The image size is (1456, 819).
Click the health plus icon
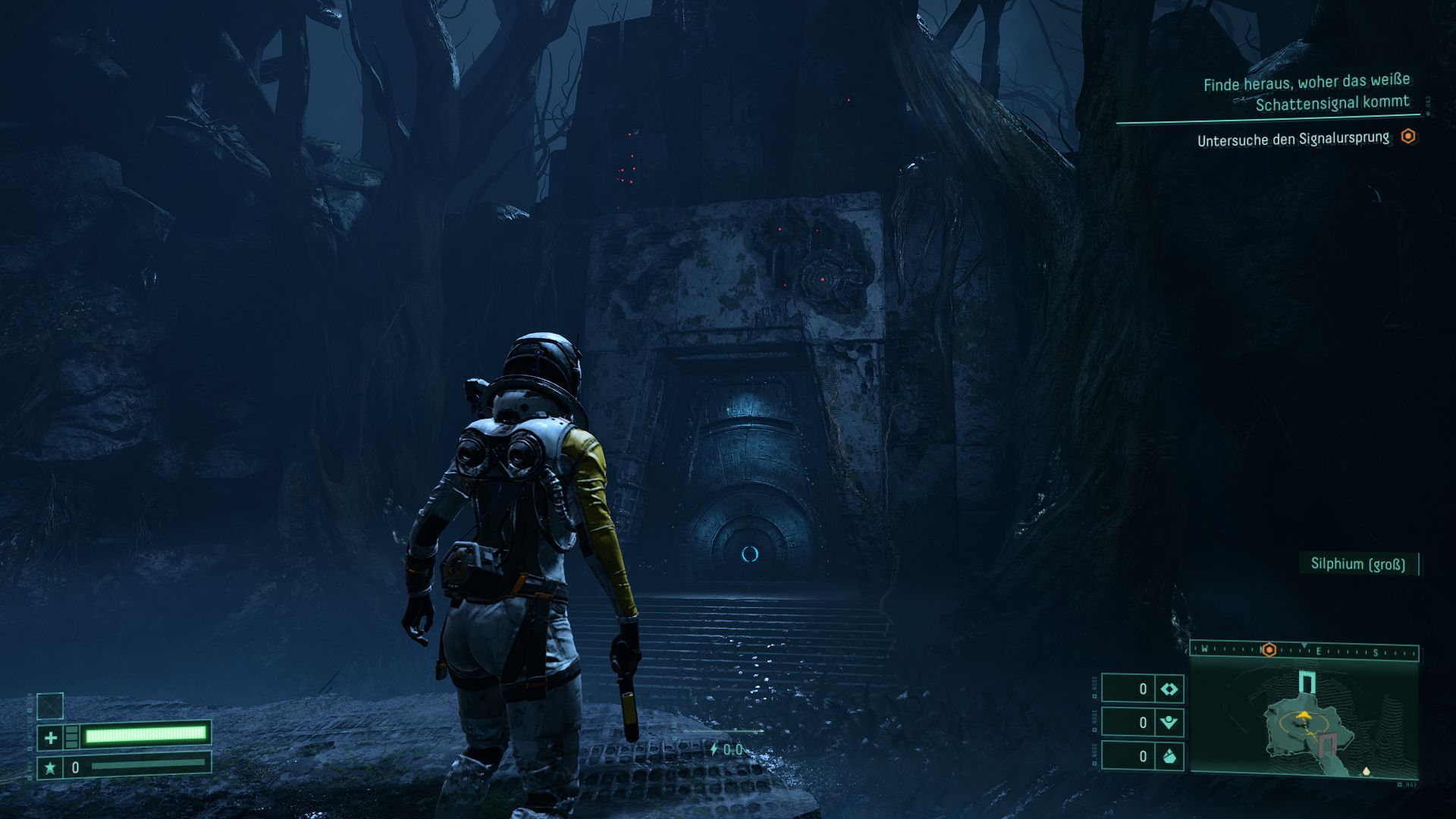tap(50, 736)
